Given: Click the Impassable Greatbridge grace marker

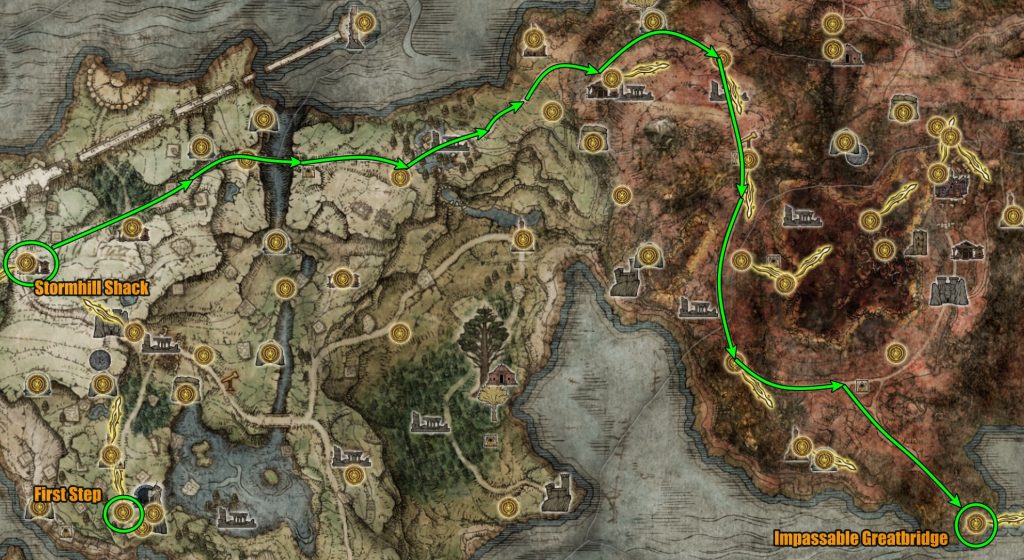Looking at the screenshot, I should click(x=975, y=522).
